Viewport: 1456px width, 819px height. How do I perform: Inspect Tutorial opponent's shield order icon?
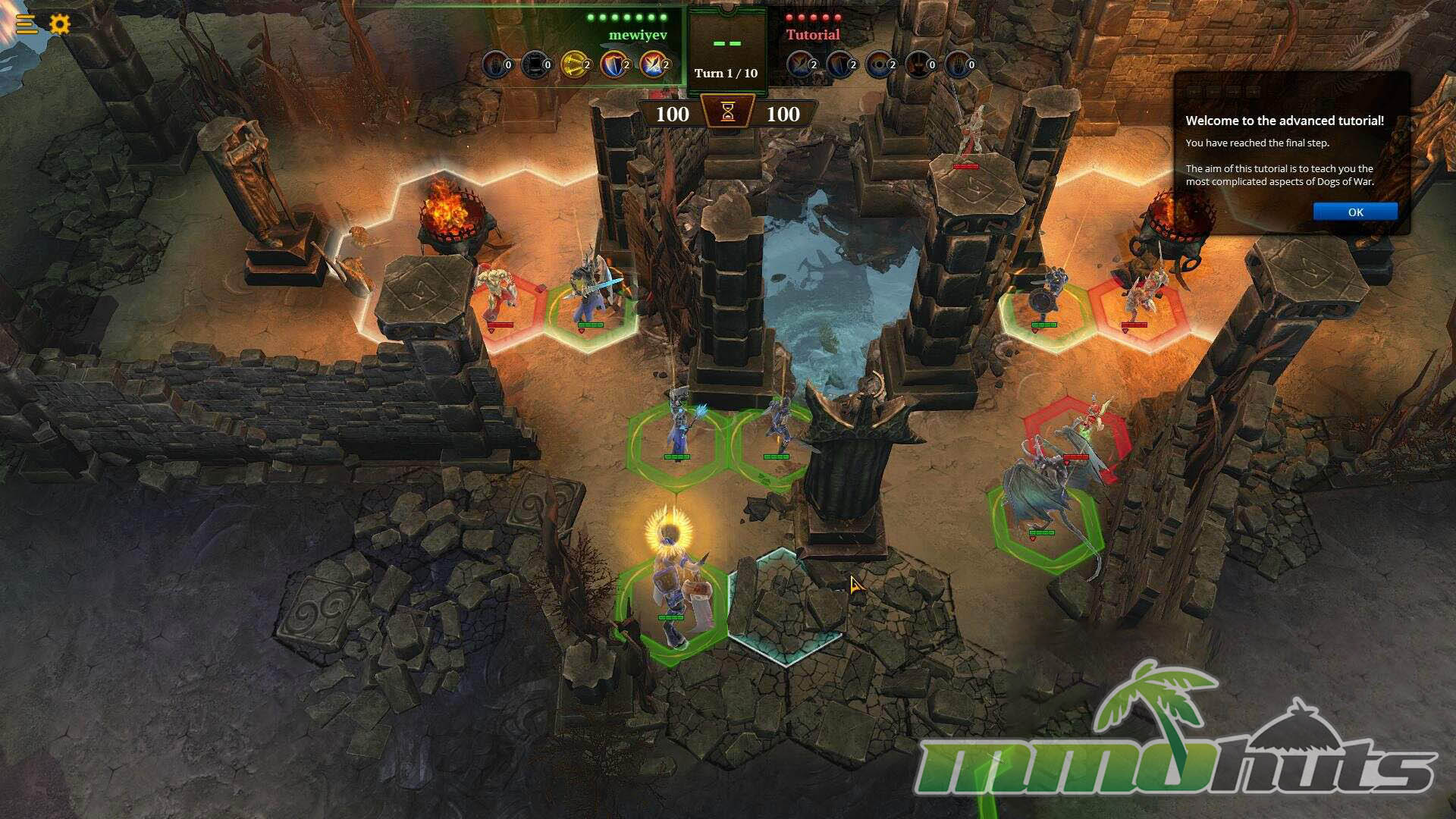pyautogui.click(x=840, y=64)
